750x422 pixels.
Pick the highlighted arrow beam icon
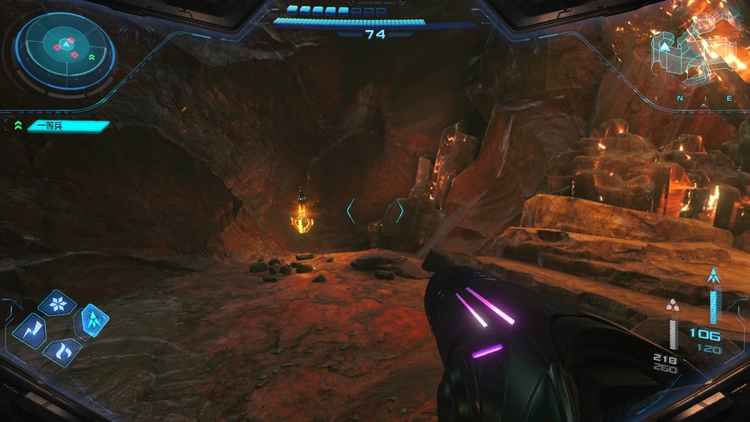pos(92,320)
